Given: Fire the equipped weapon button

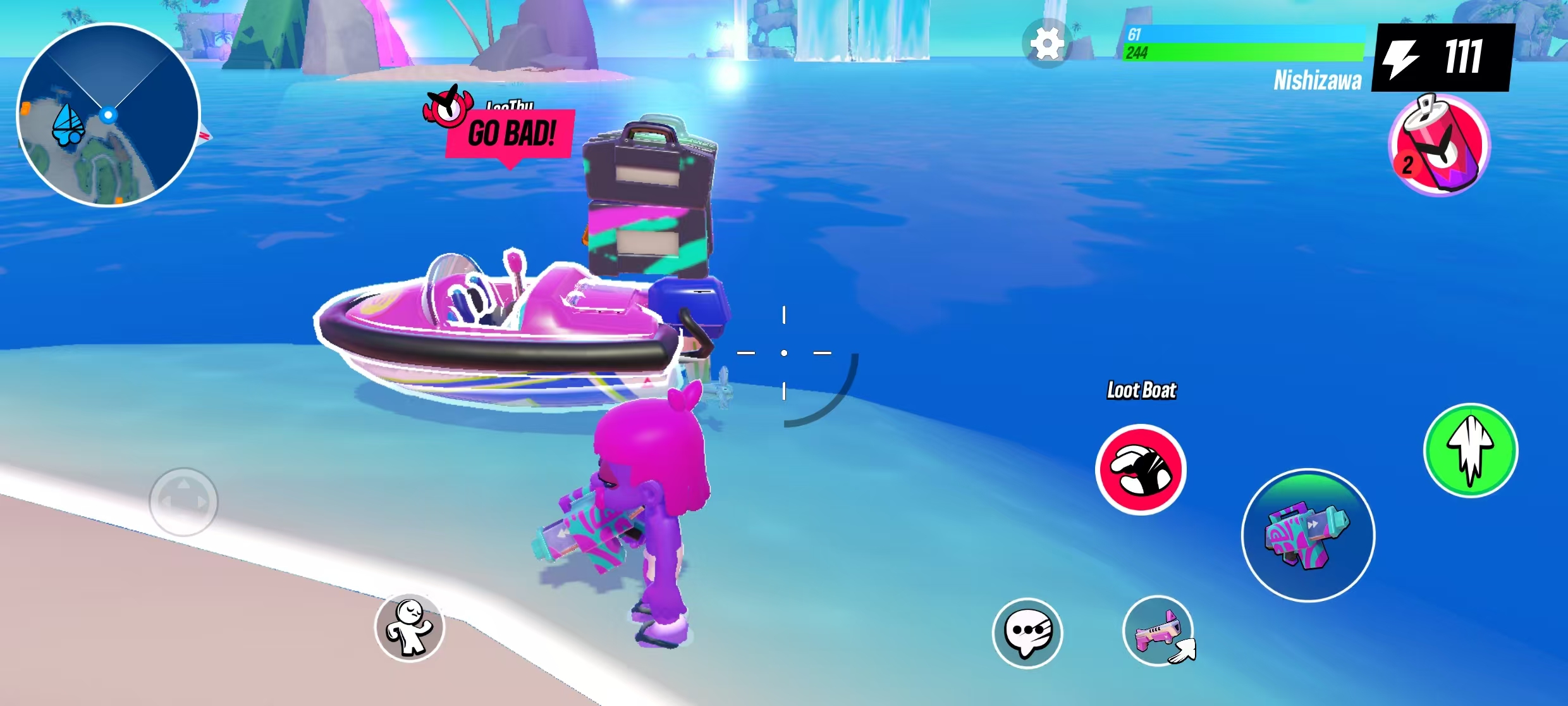Looking at the screenshot, I should tap(1308, 535).
